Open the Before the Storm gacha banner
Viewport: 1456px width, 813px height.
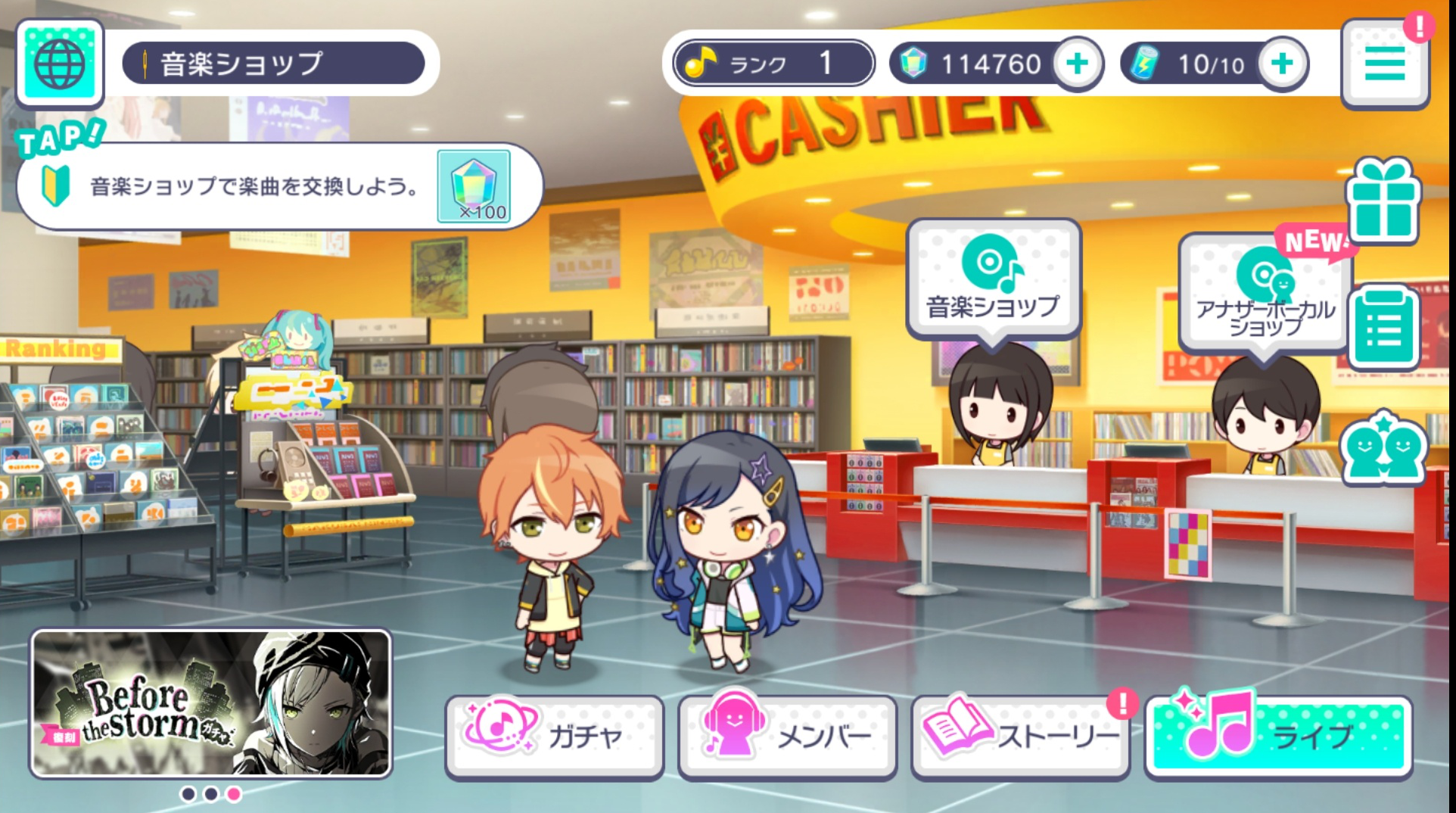click(211, 703)
